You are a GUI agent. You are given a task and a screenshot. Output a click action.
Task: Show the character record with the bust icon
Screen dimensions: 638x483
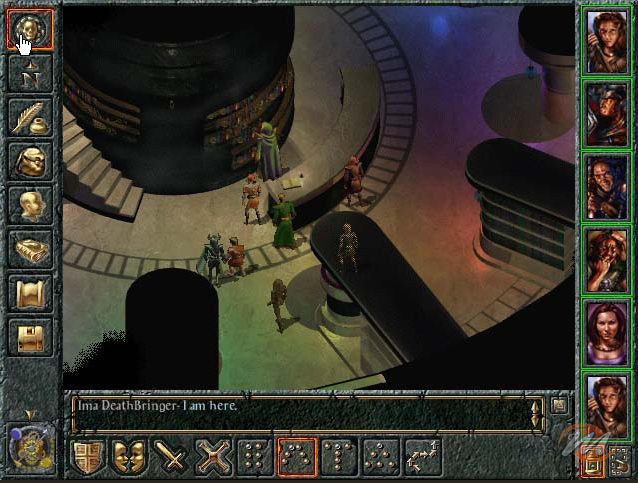coord(29,205)
